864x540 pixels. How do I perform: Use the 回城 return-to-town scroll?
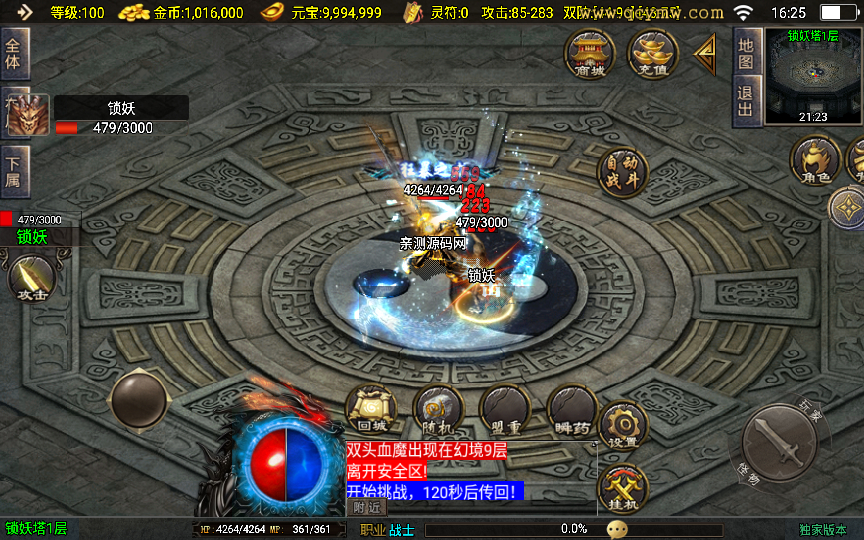click(371, 410)
